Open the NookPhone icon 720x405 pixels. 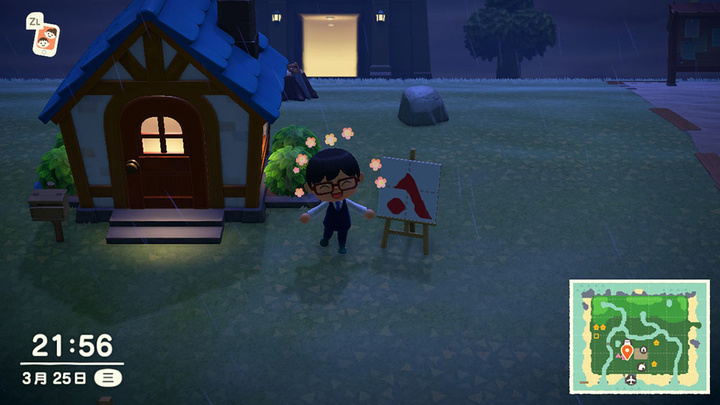pyautogui.click(x=44, y=39)
